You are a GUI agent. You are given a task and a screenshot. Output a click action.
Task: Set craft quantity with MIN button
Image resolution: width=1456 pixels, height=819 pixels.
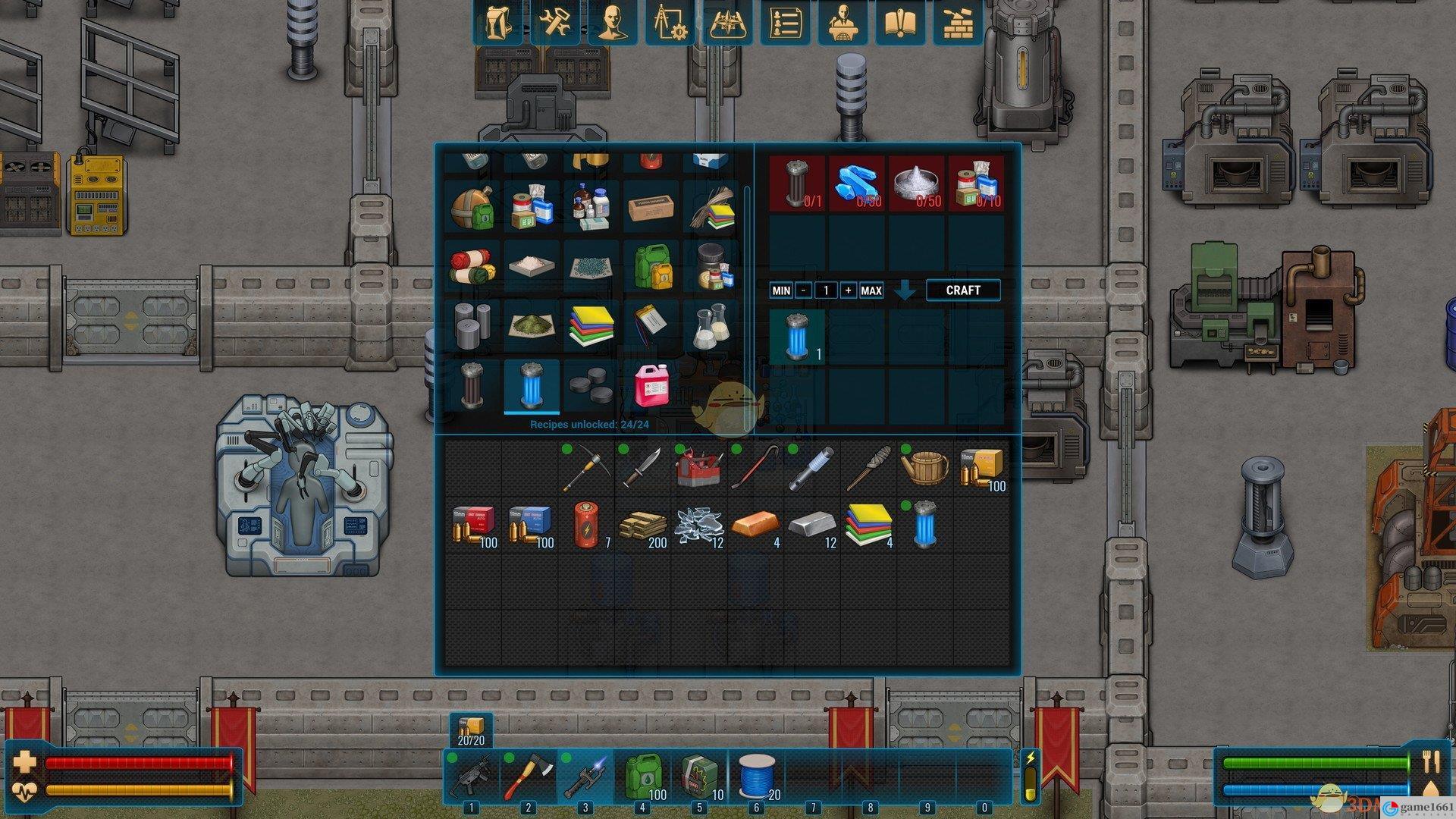pos(780,290)
